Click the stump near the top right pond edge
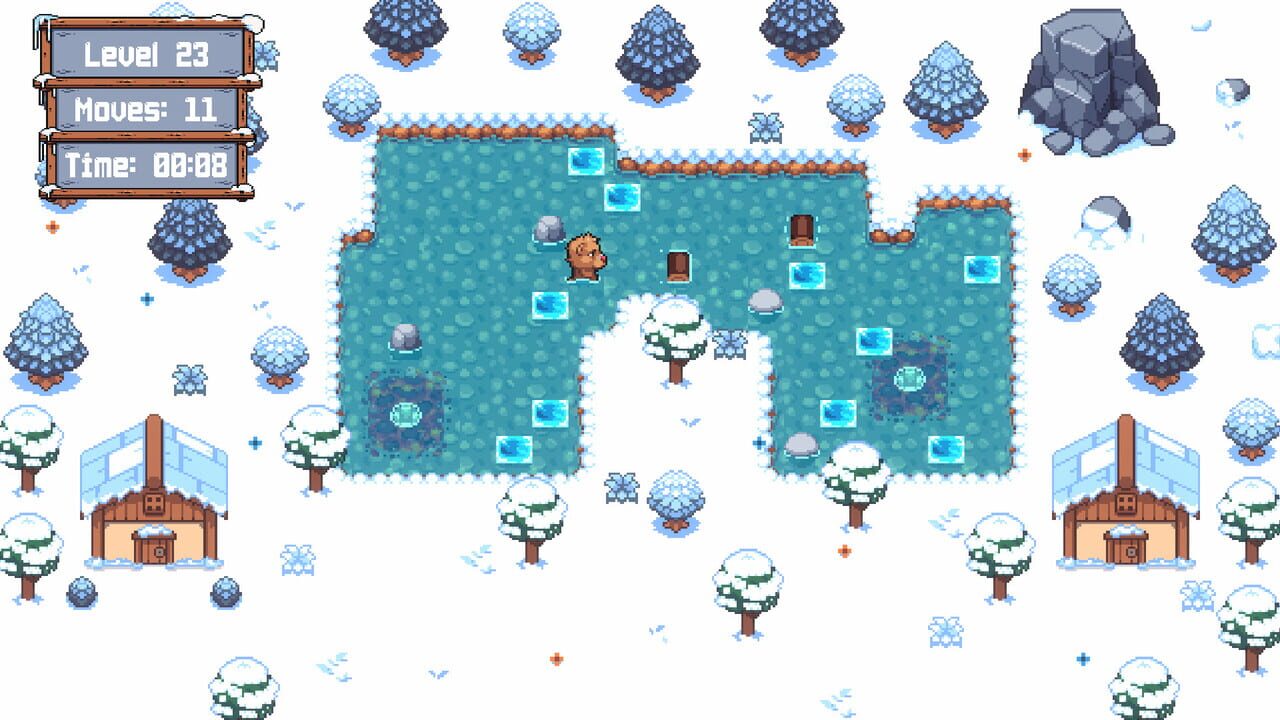 tap(800, 233)
